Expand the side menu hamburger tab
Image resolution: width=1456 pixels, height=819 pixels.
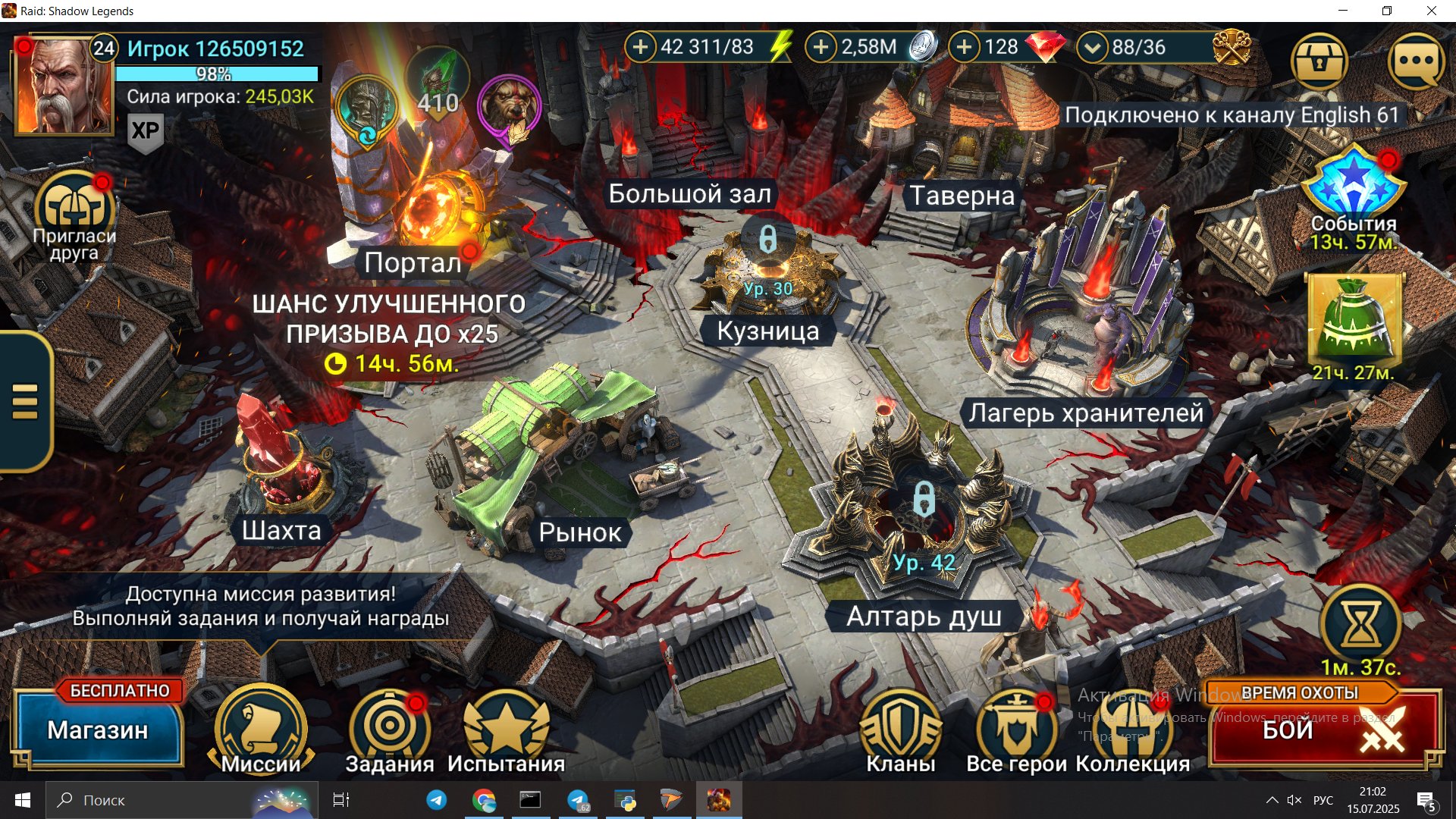(x=25, y=401)
